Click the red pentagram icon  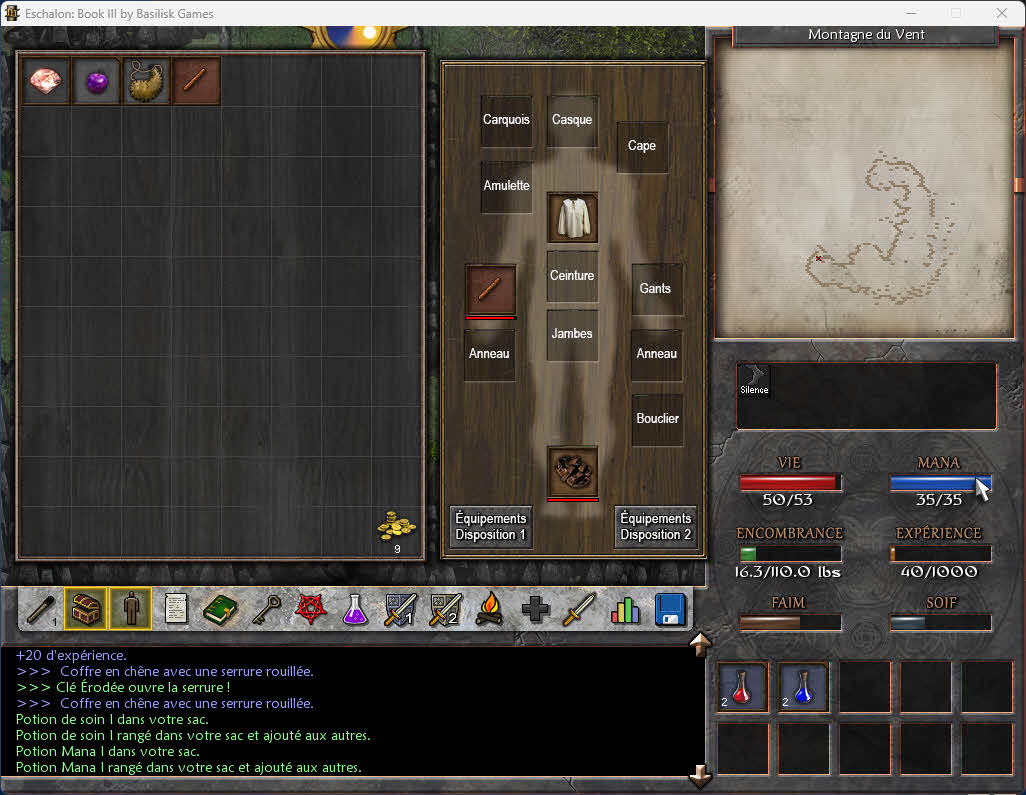(x=310, y=608)
